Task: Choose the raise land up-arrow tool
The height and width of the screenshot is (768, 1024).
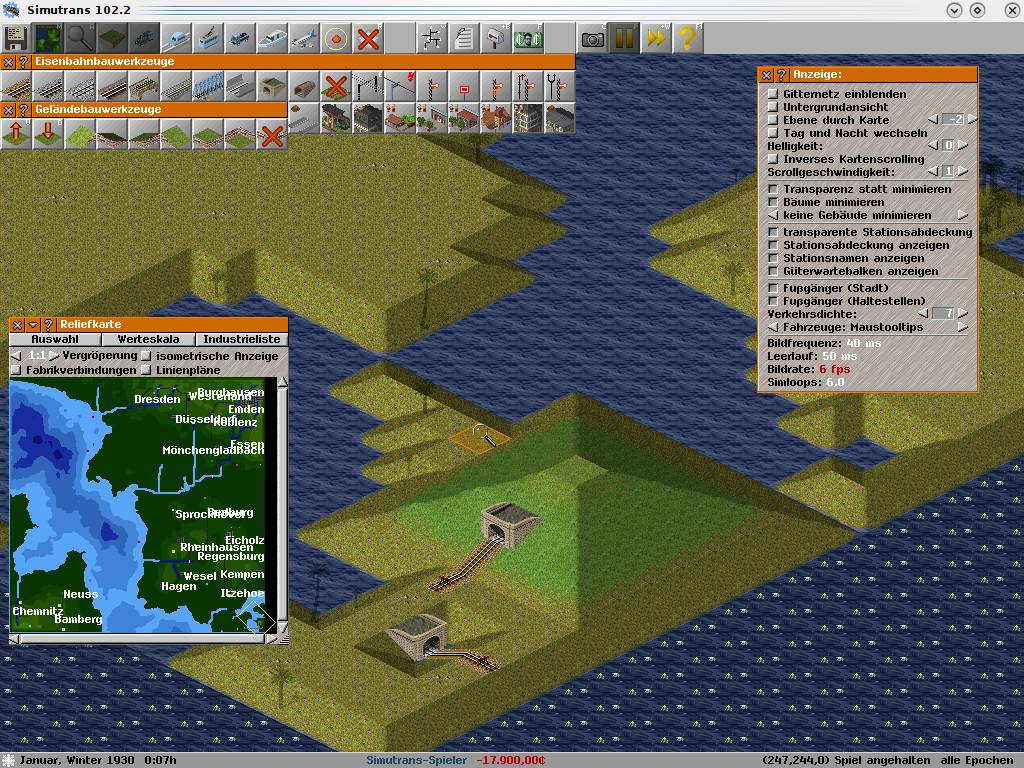Action: 16,133
